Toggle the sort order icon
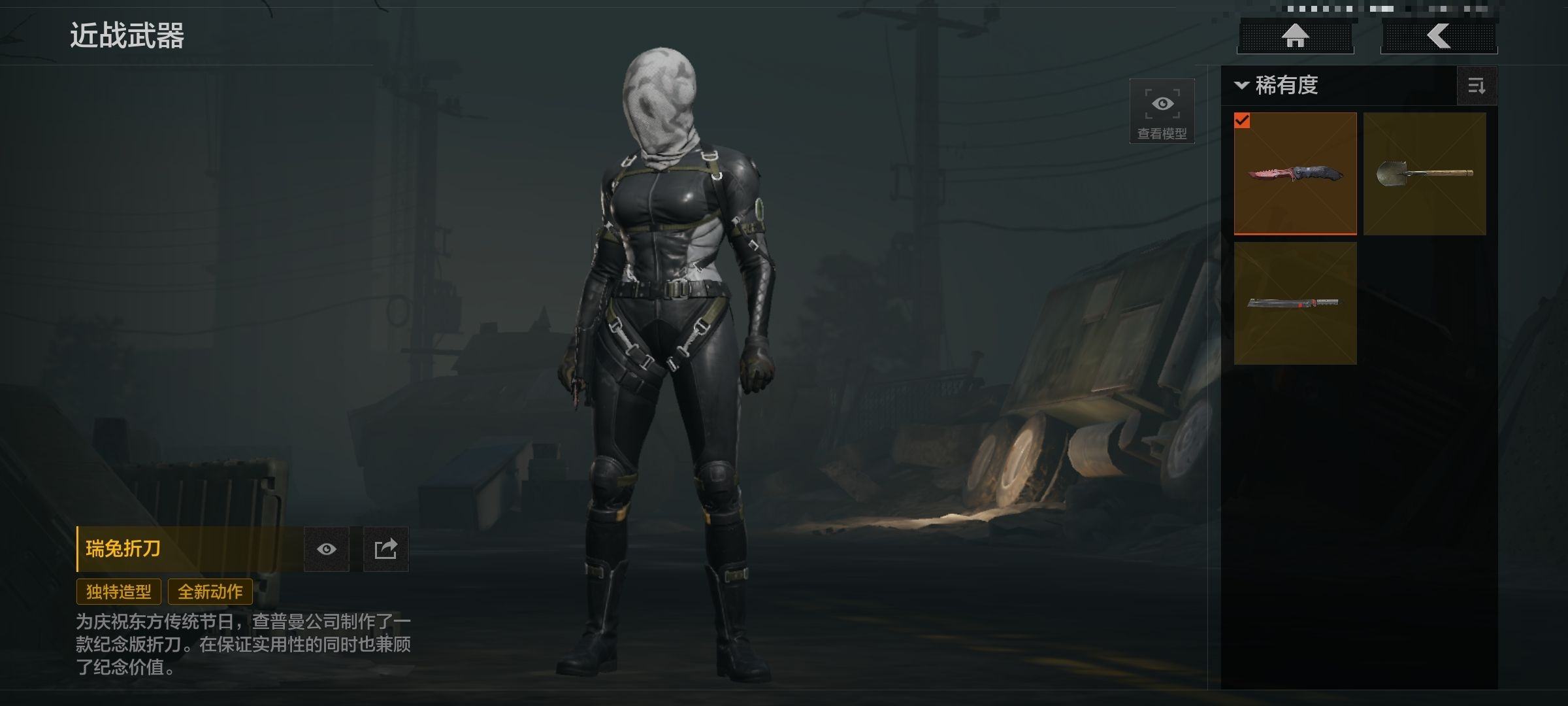This screenshot has height=706, width=1568. pyautogui.click(x=1477, y=86)
